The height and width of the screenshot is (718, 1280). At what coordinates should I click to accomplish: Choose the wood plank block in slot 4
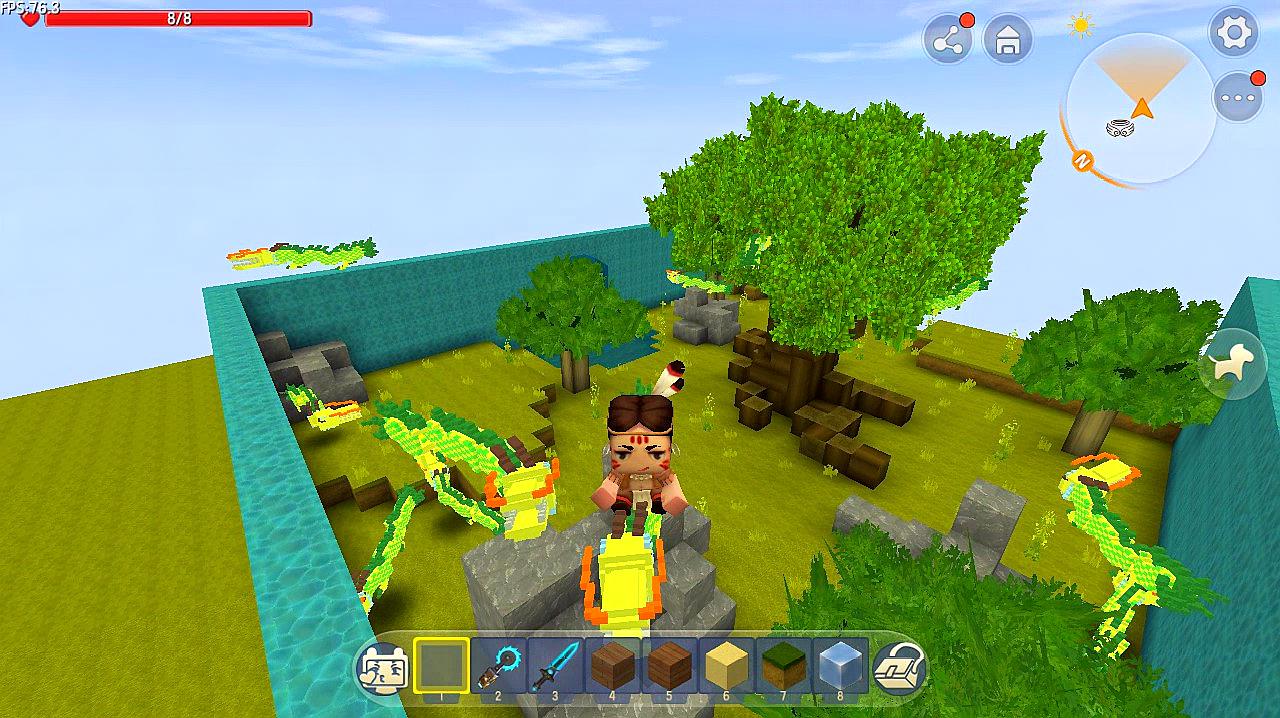[612, 665]
